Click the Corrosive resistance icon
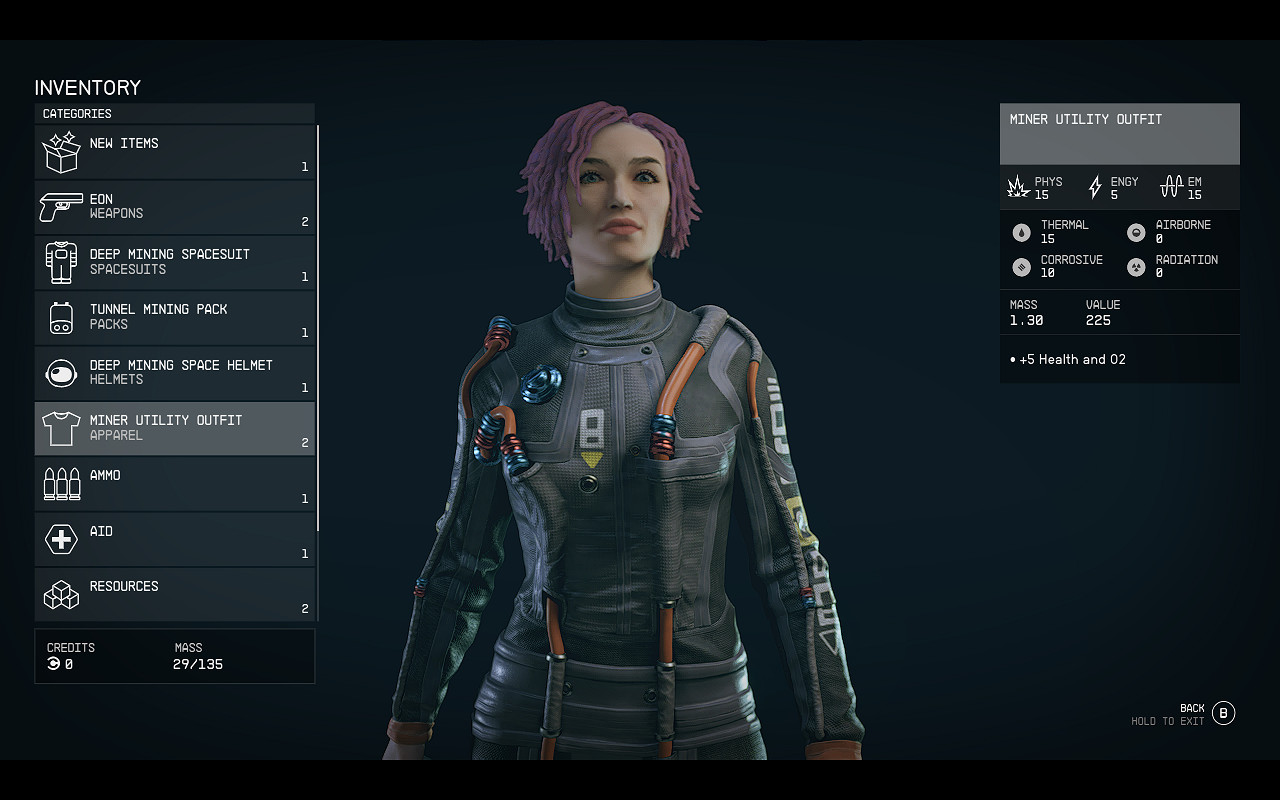Screen dimensions: 1280x800 1022,267
